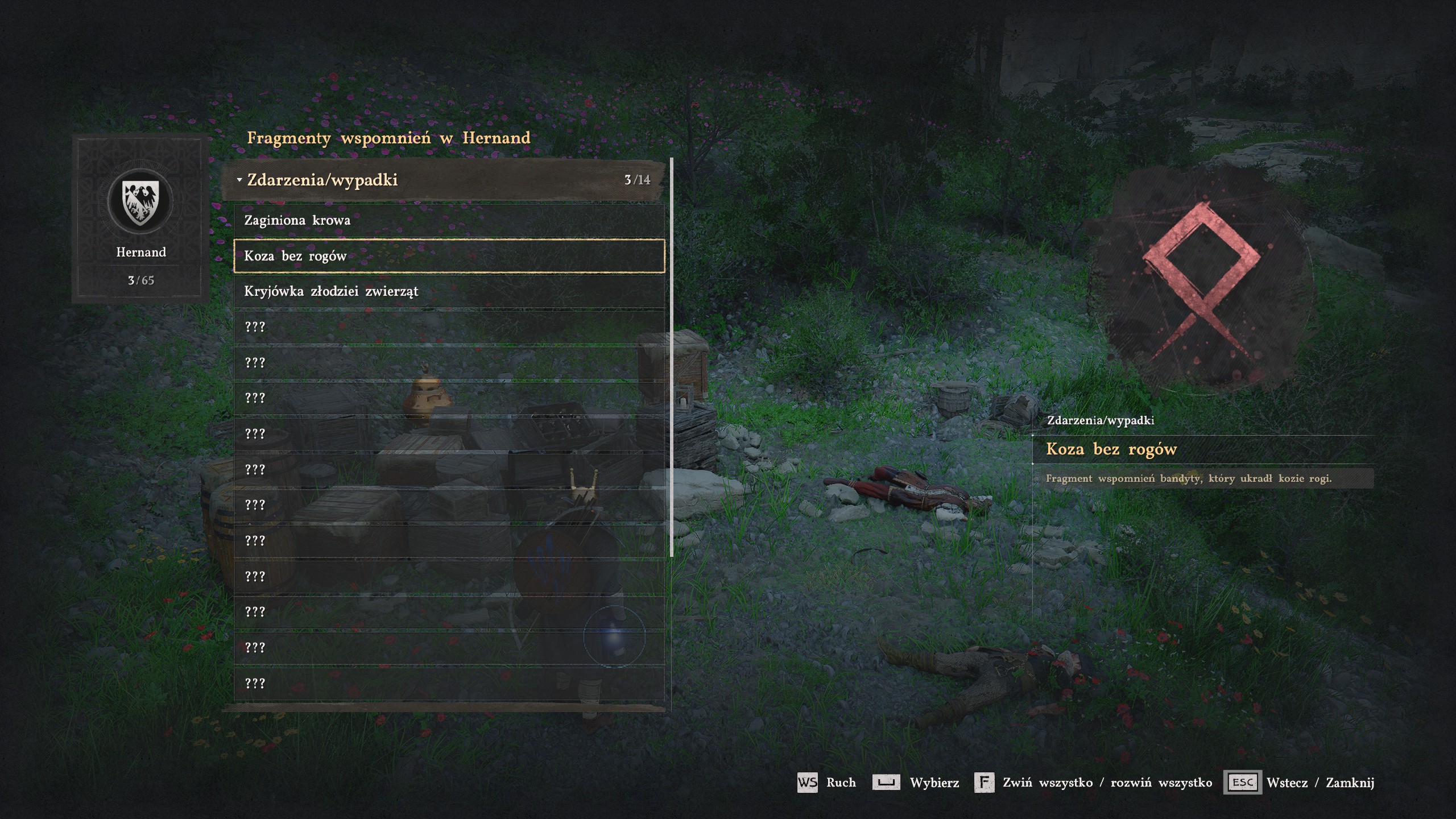Collapse the Zdarzenia/wypadki category header
1456x819 pixels.
click(x=444, y=180)
